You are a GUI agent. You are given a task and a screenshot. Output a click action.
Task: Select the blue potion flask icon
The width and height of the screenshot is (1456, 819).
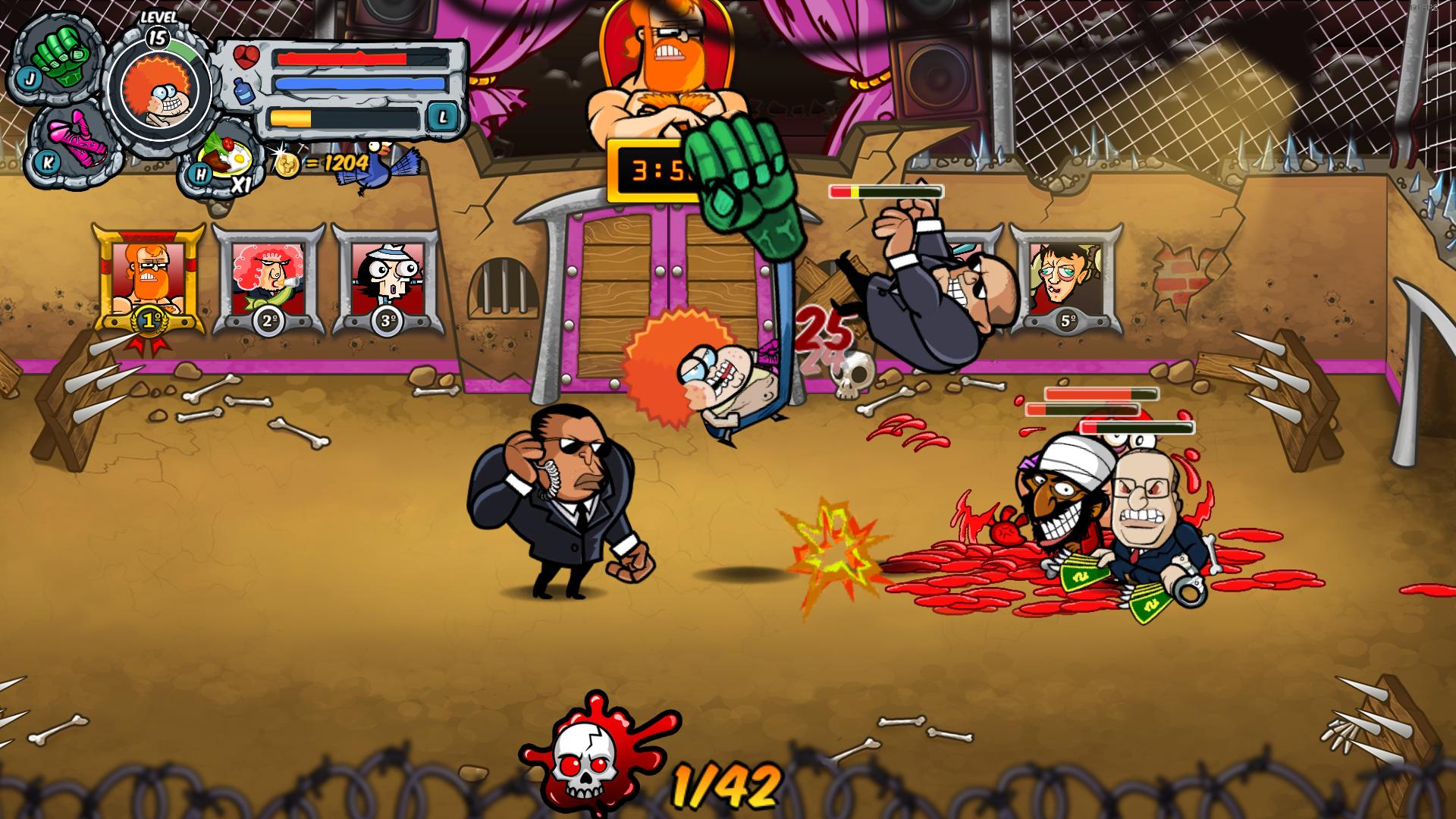coord(245,91)
